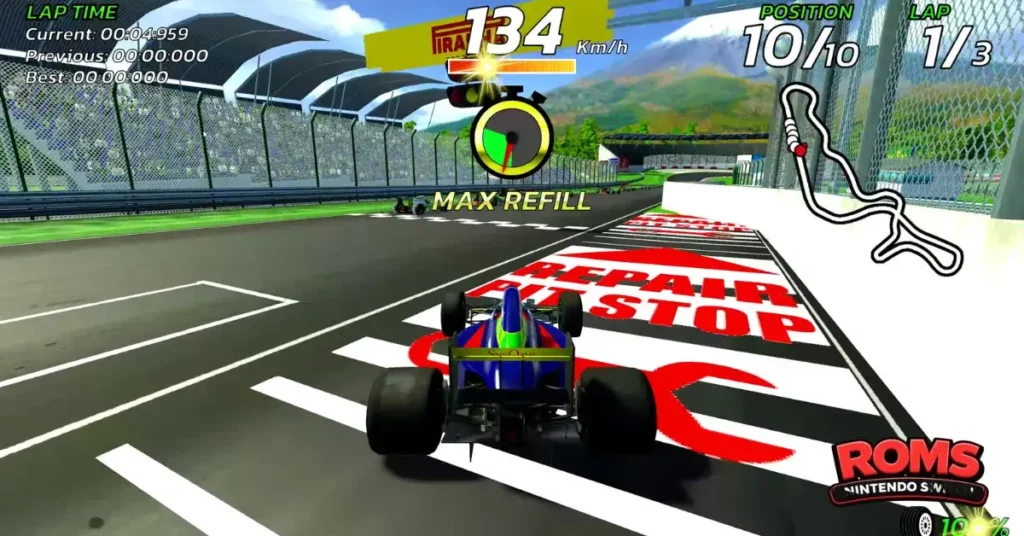The width and height of the screenshot is (1024, 536).
Task: Open the ROMS Nintendo Switch watermark logo
Action: coord(907,469)
